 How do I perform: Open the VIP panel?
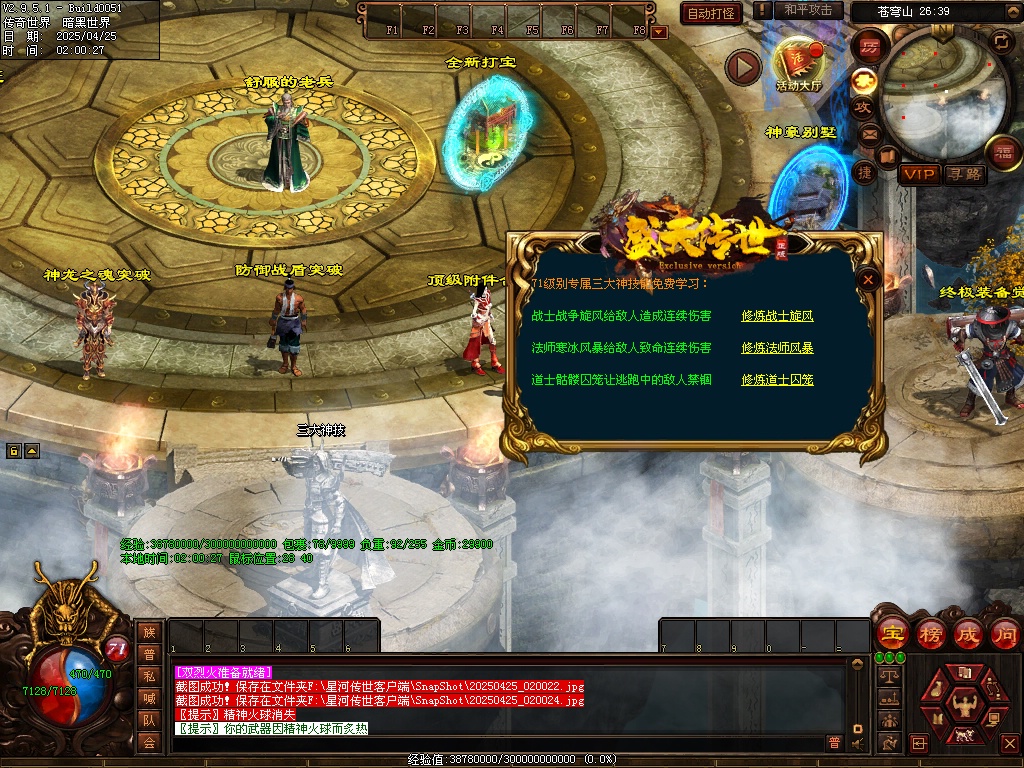click(919, 174)
